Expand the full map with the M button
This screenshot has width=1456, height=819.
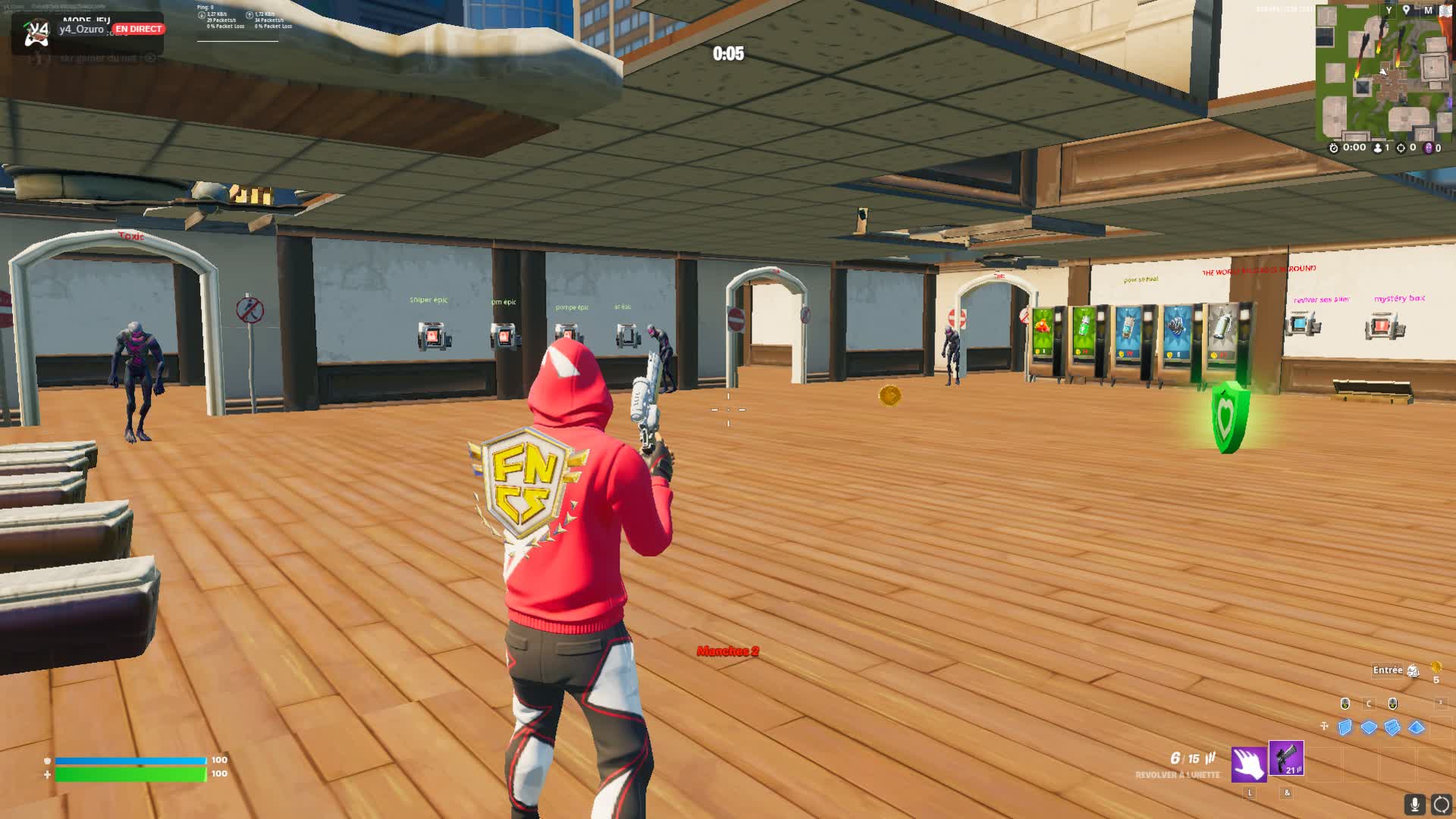click(x=1429, y=11)
